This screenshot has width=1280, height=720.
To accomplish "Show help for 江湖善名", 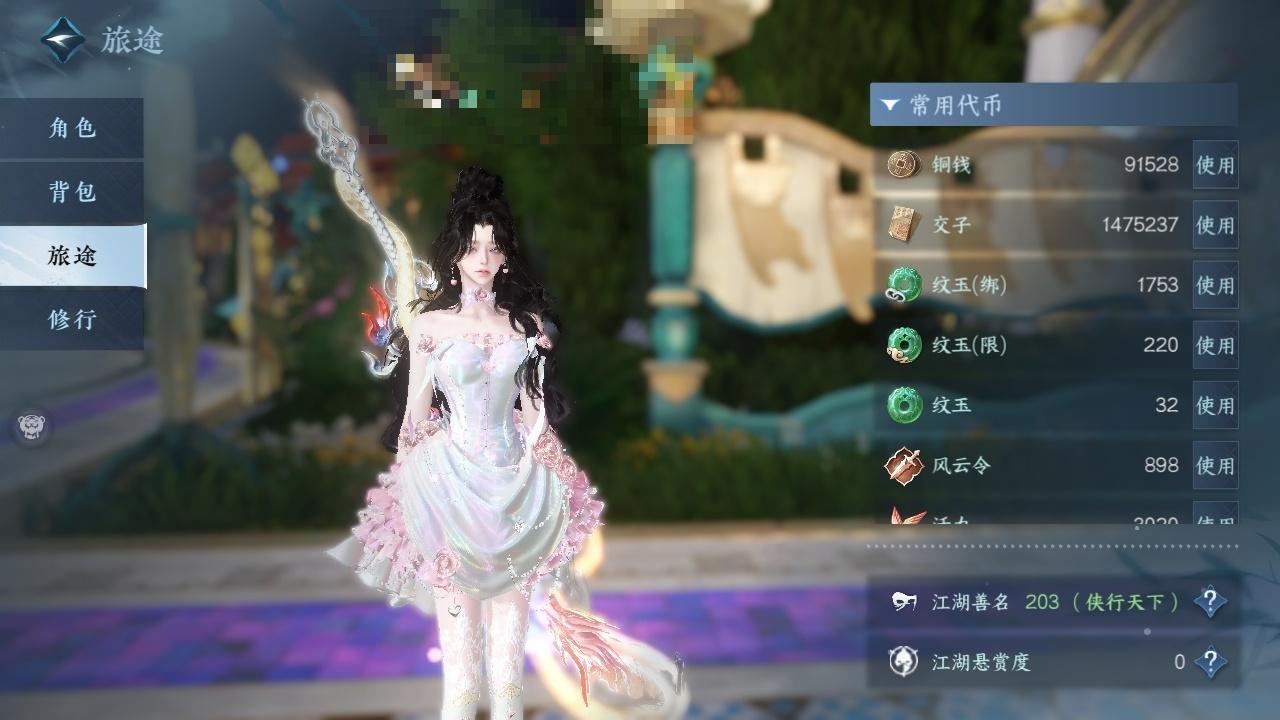I will (x=1210, y=602).
